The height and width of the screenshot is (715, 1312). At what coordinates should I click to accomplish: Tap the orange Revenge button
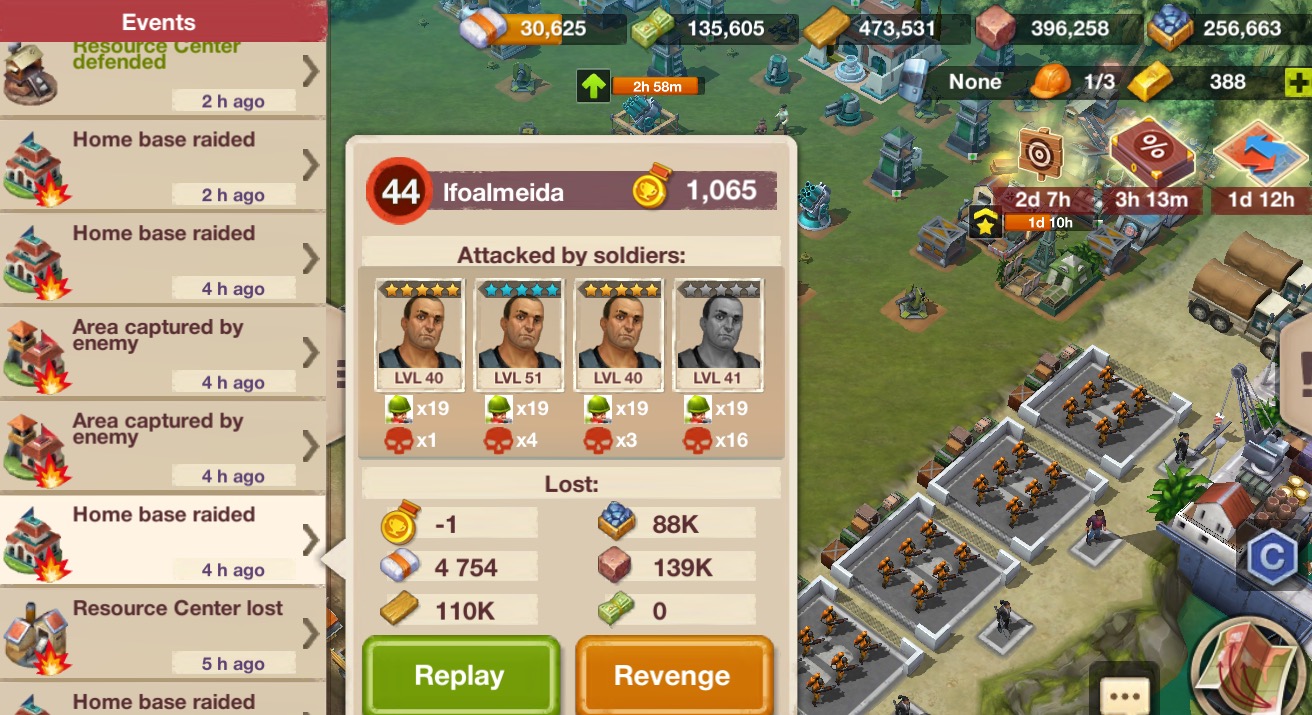pyautogui.click(x=672, y=676)
